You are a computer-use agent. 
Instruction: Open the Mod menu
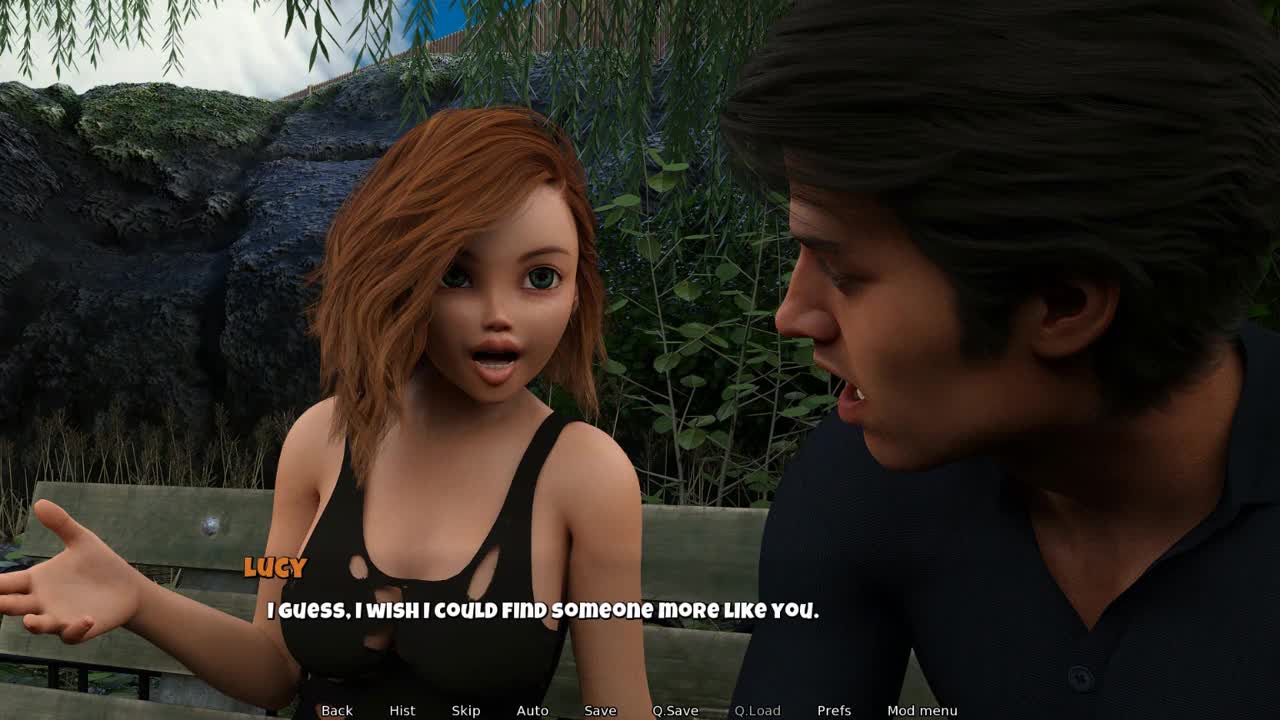[x=922, y=710]
